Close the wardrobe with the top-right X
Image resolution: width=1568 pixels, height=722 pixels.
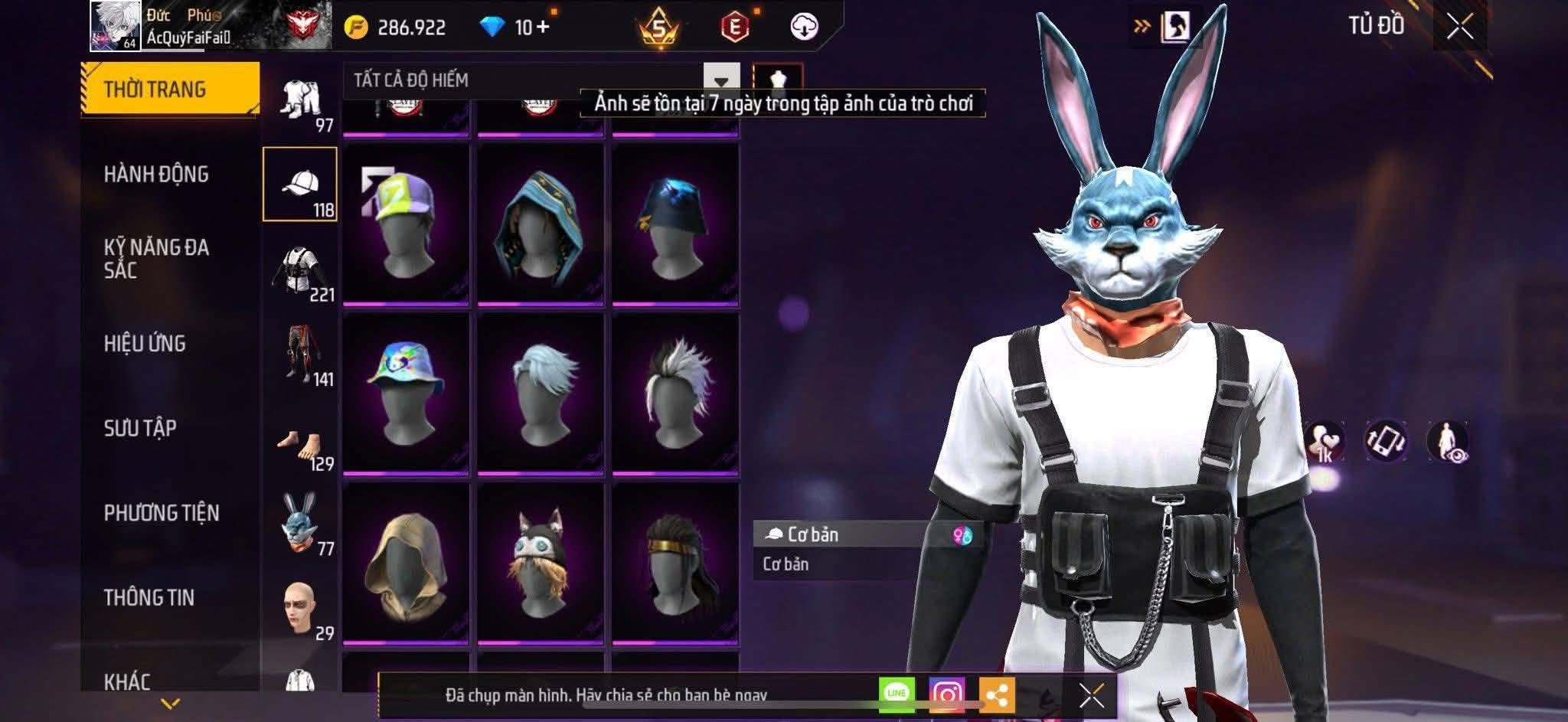coord(1459,27)
